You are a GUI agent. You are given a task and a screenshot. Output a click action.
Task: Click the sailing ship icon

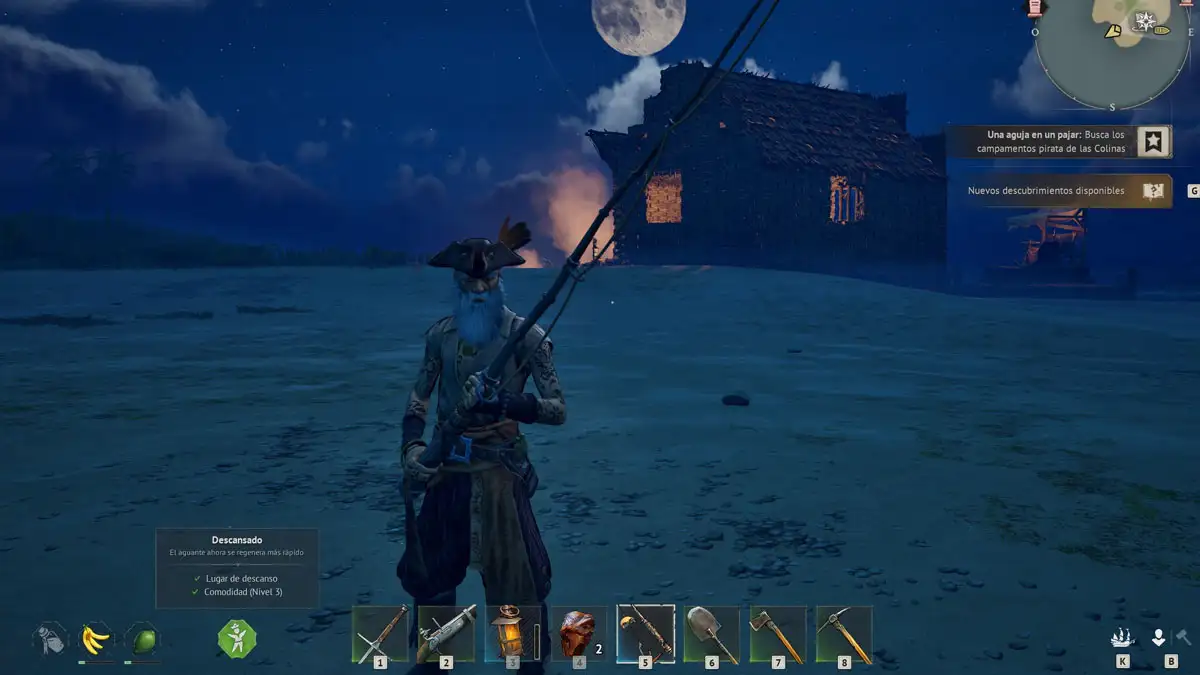pos(1122,637)
